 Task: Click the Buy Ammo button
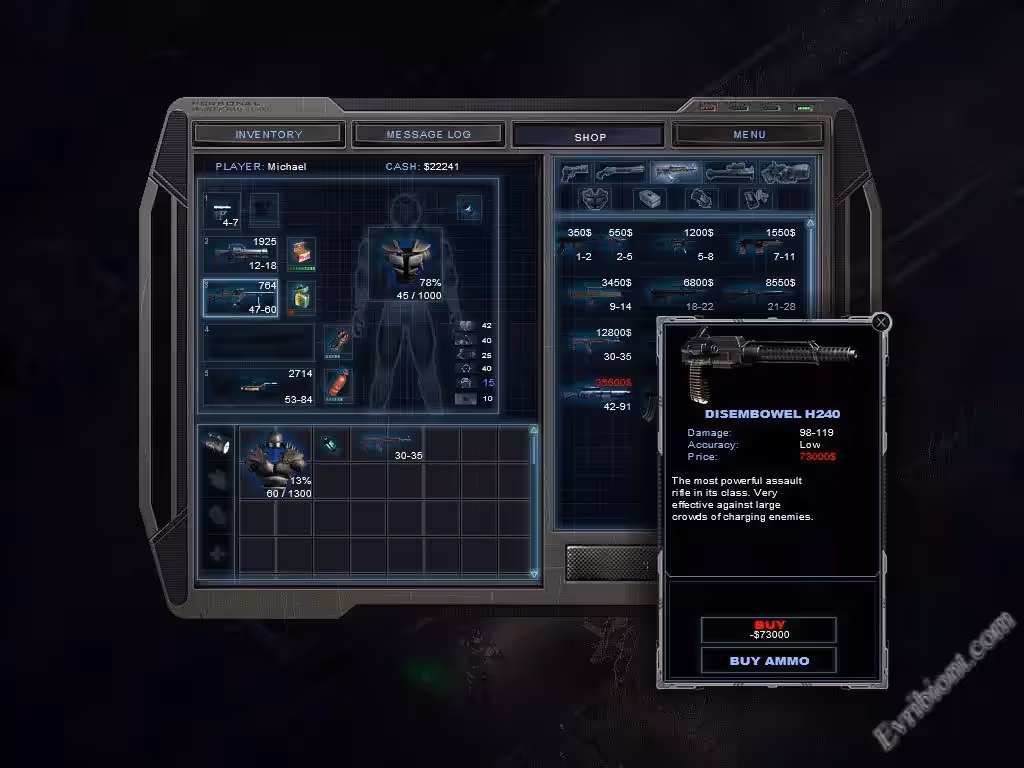point(769,660)
